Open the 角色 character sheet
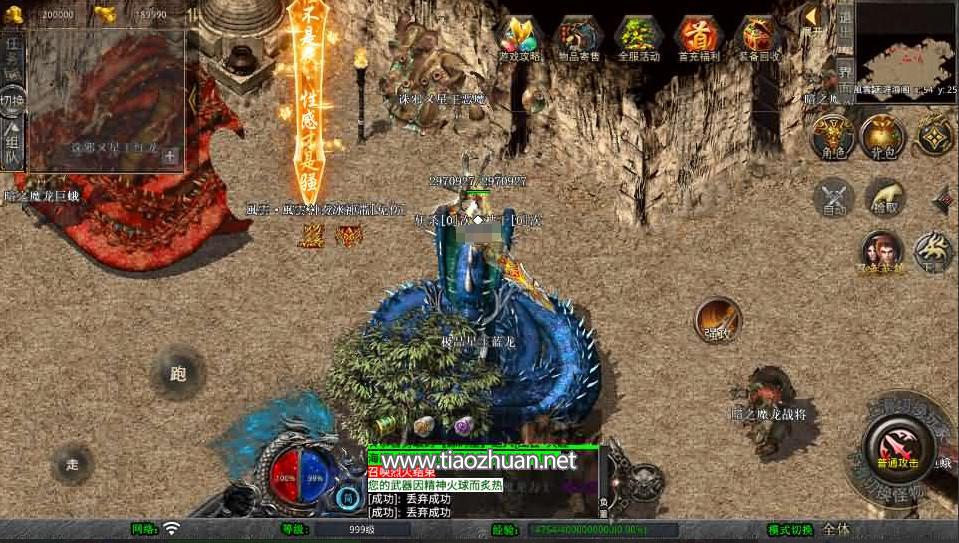The image size is (959, 543). (832, 136)
